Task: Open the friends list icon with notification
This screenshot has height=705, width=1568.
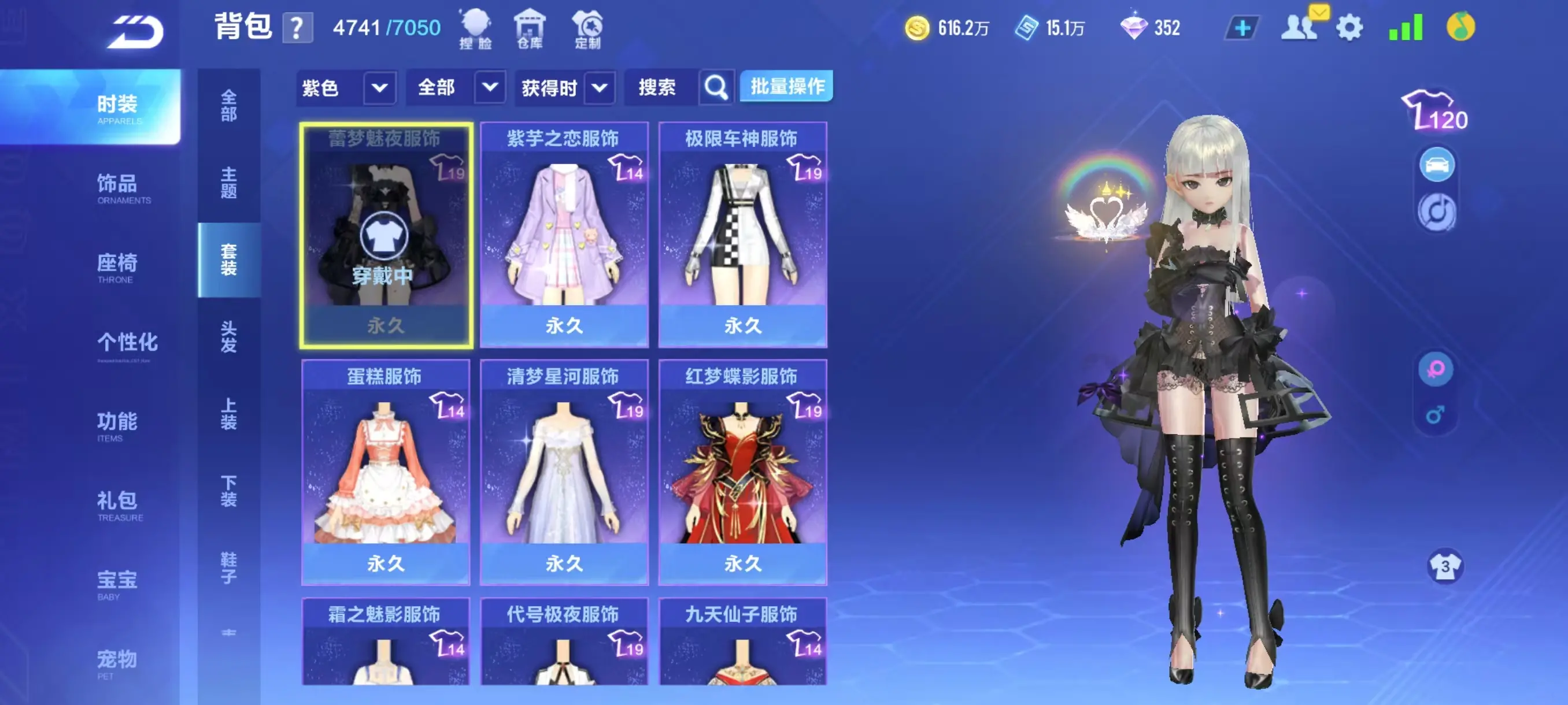Action: 1300,27
